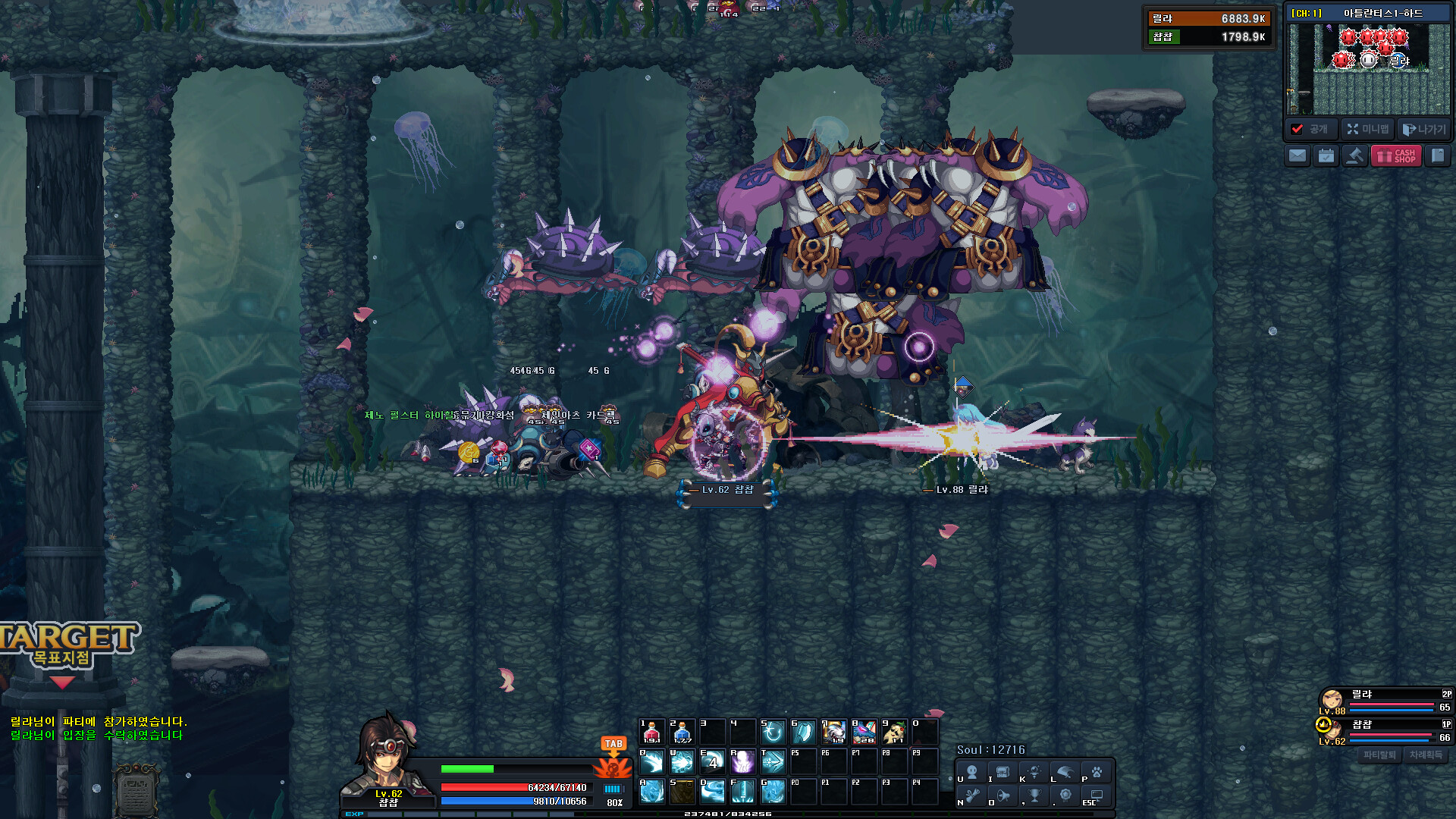Uncheck the 공개 party visibility checkbox
Viewport: 1456px width, 819px height.
(x=1297, y=129)
